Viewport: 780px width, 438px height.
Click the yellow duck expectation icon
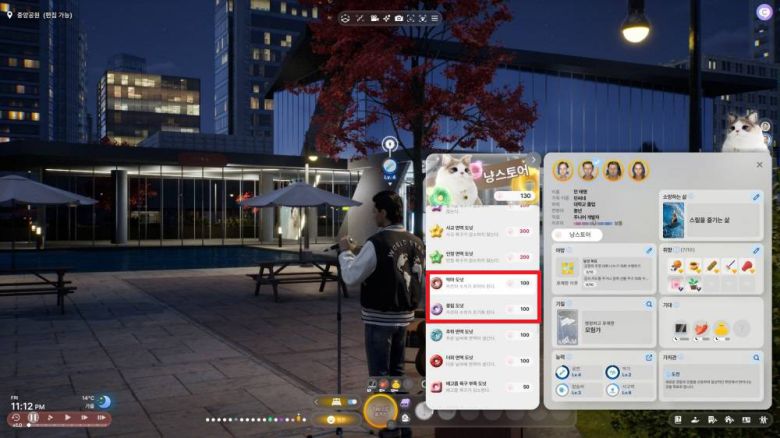(x=720, y=327)
